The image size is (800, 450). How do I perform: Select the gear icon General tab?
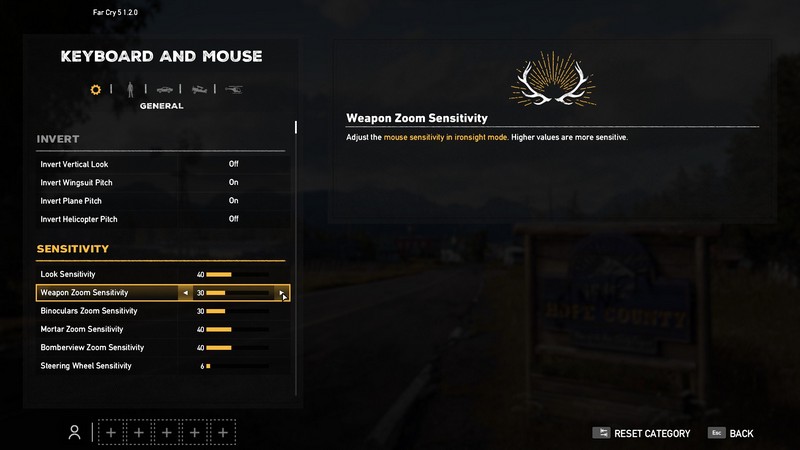[96, 90]
